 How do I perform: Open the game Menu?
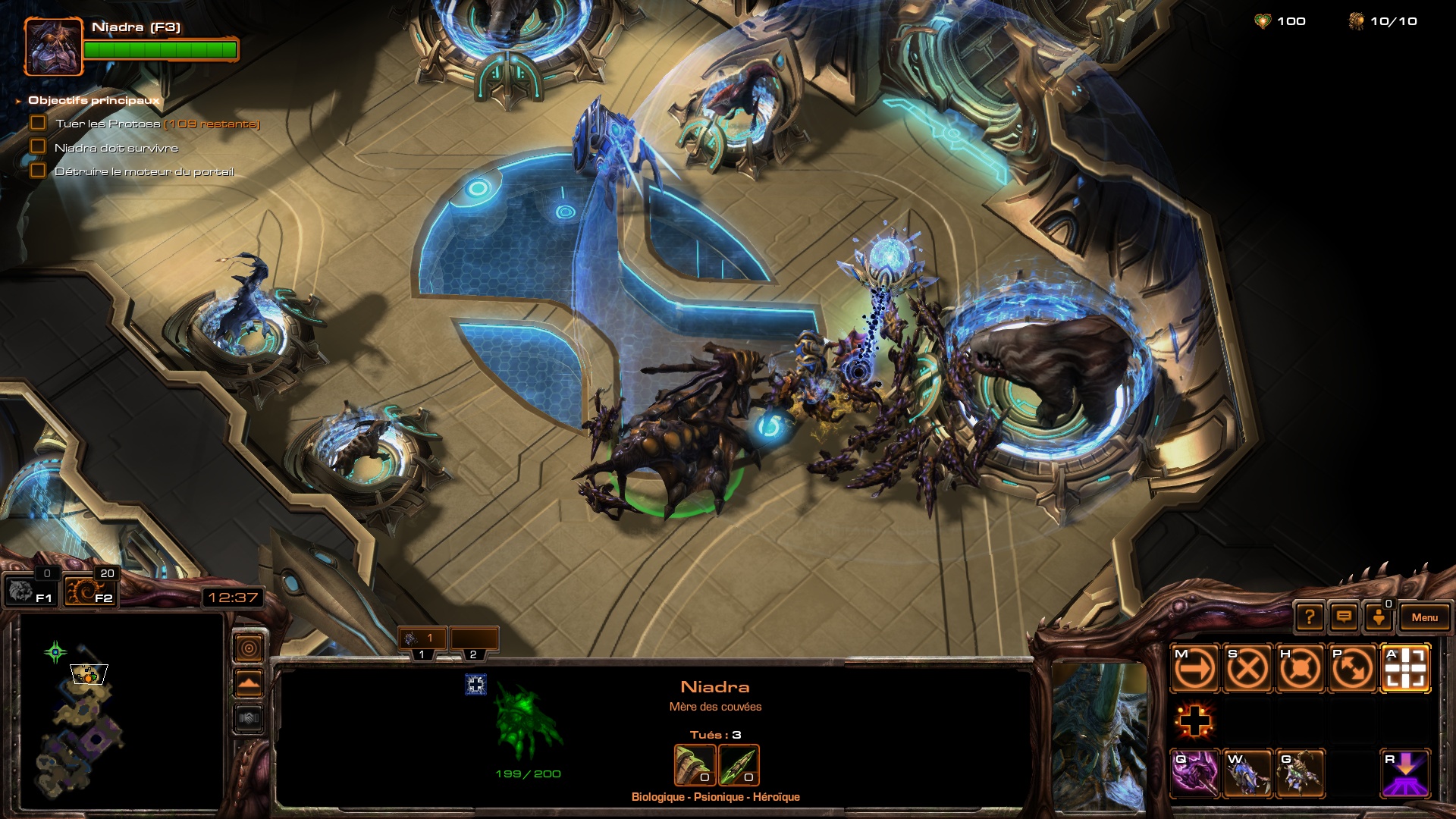[1424, 617]
